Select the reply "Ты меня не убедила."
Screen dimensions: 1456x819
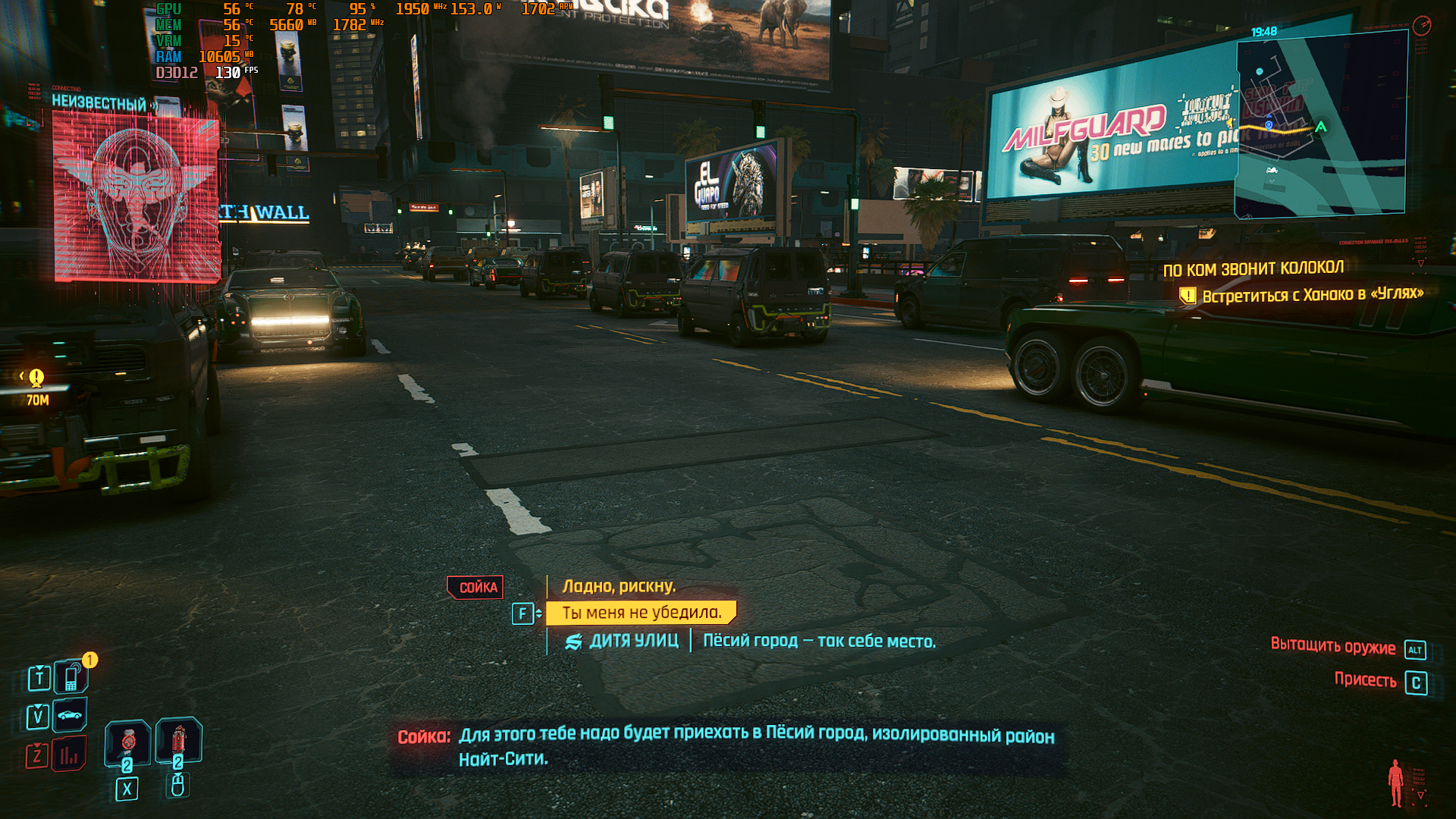tap(642, 613)
